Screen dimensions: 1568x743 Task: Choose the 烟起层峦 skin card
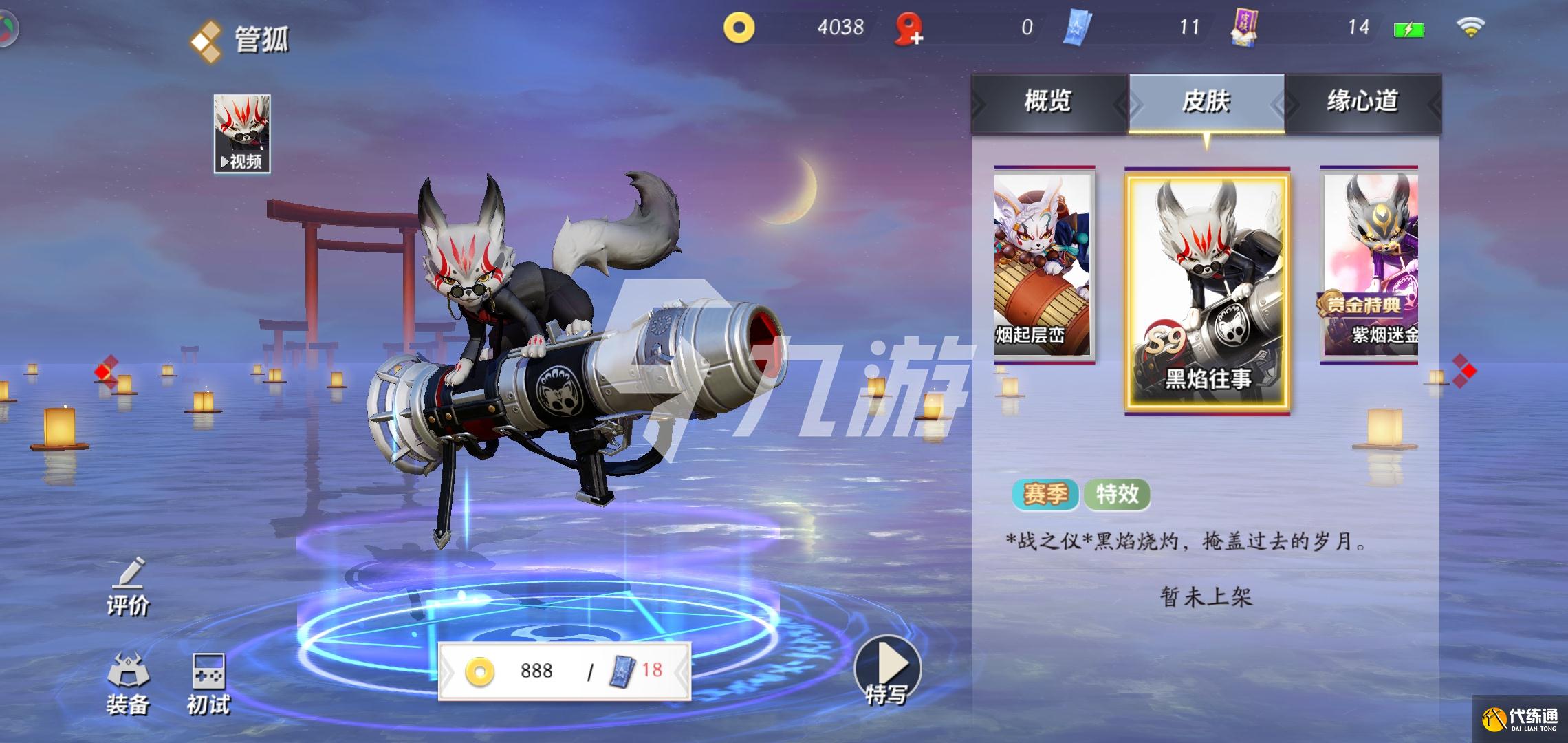pyautogui.click(x=1043, y=264)
